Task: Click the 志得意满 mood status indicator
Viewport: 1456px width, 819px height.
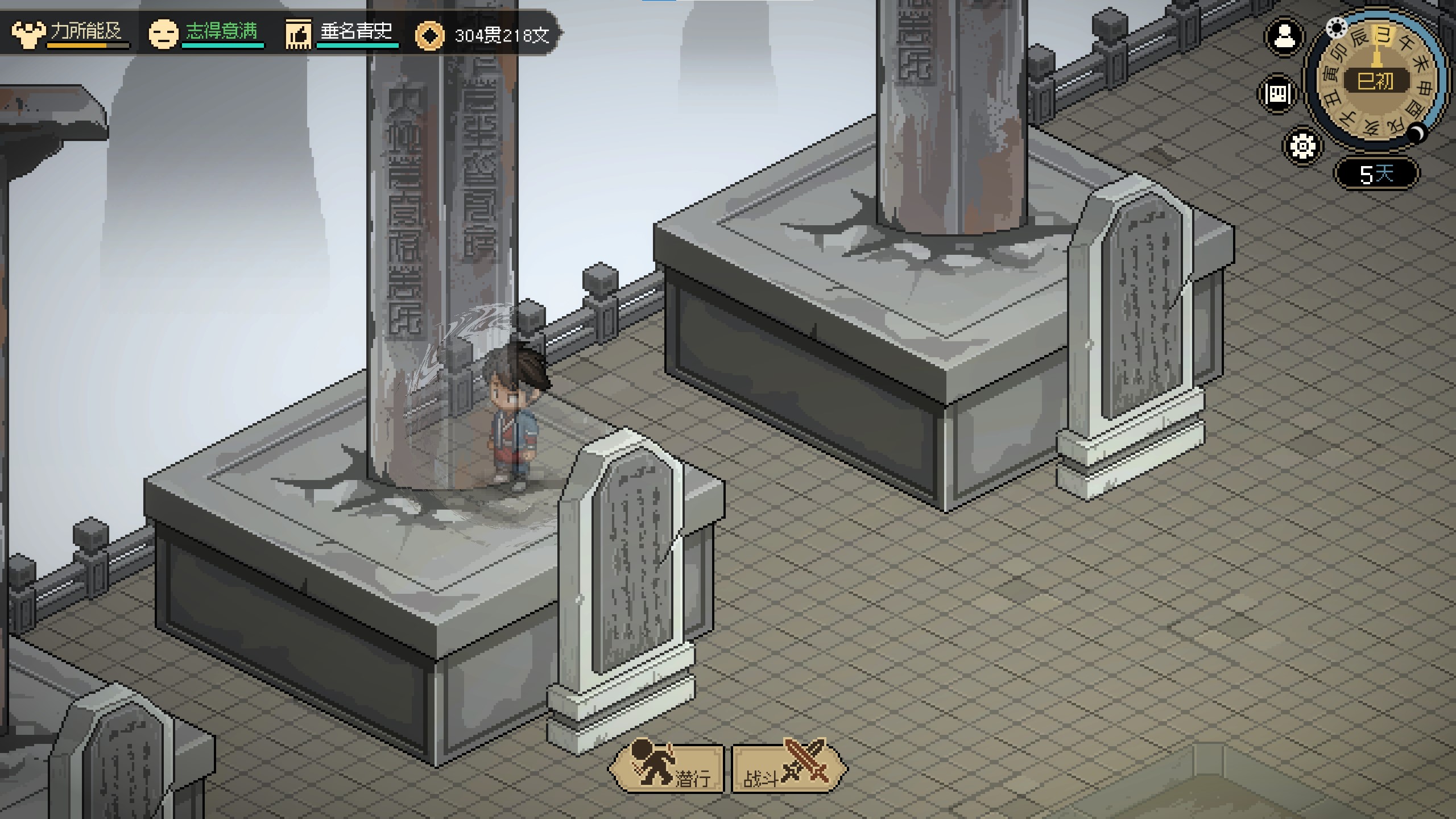Action: click(206, 33)
